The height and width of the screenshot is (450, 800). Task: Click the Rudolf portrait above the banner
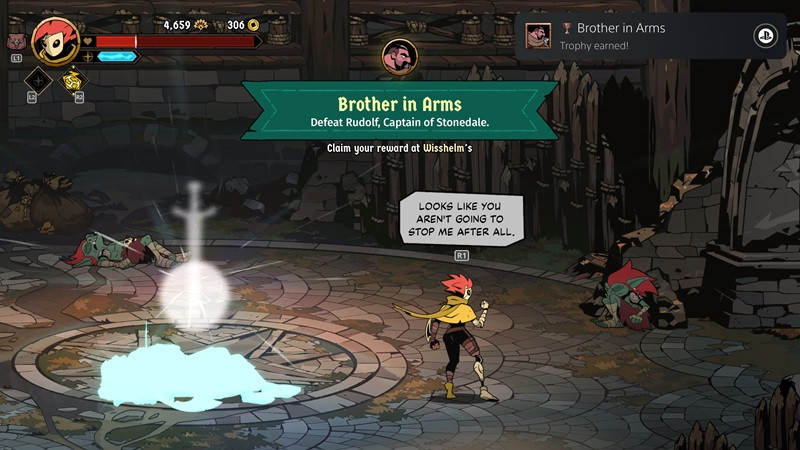coord(399,59)
